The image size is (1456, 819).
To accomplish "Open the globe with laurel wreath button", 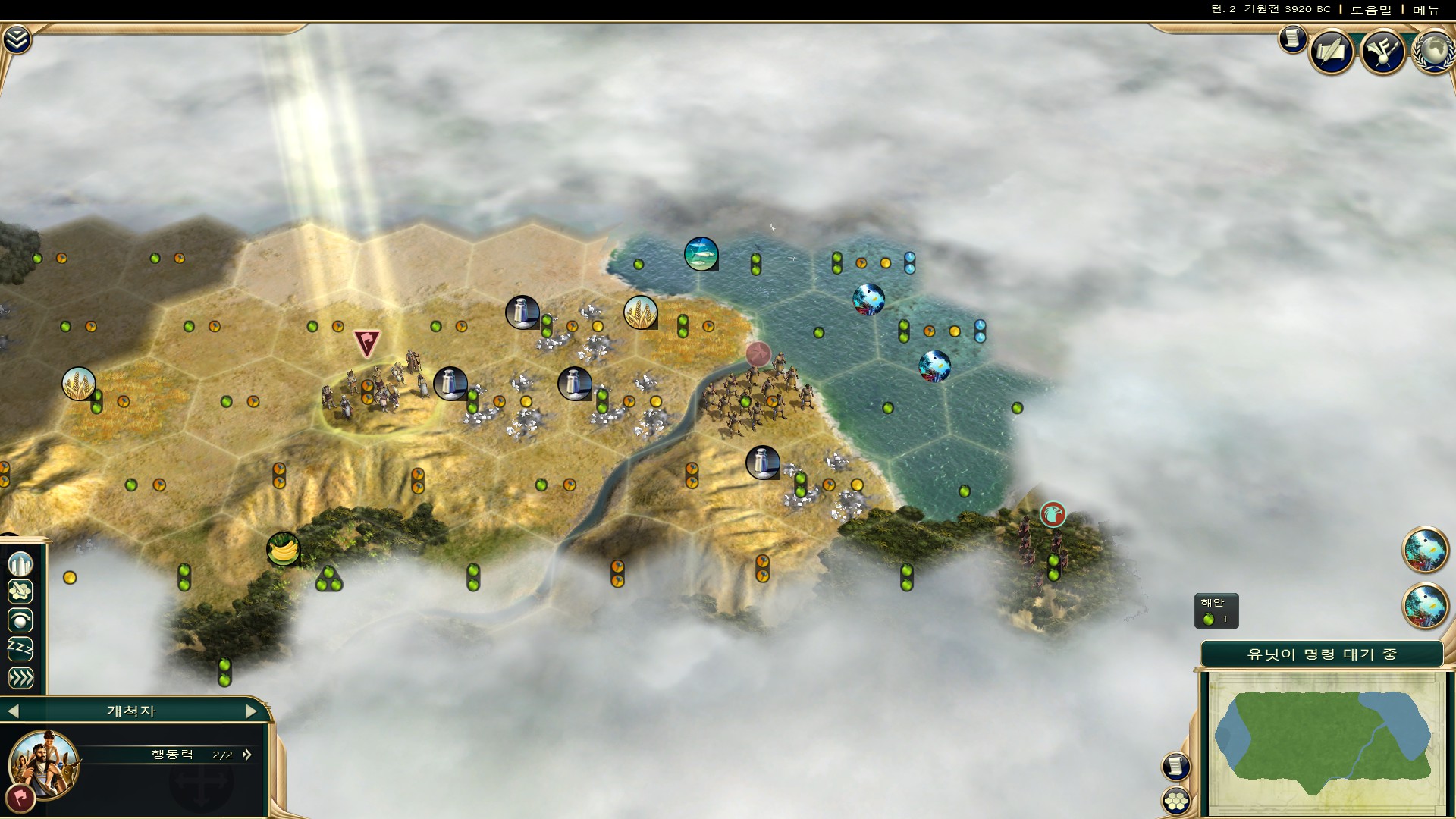I will click(1433, 52).
